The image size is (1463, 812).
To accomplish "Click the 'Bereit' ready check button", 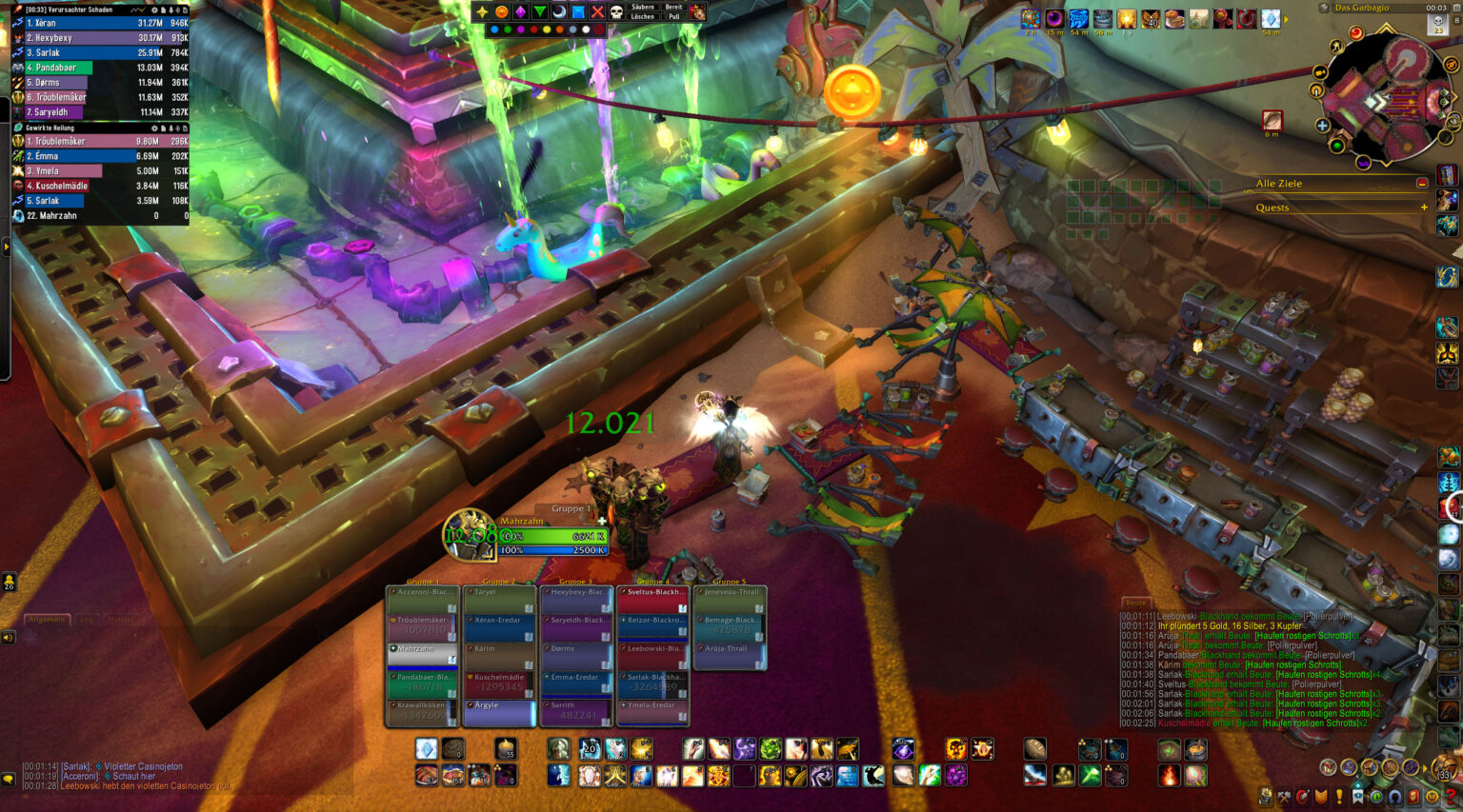I will [x=673, y=7].
